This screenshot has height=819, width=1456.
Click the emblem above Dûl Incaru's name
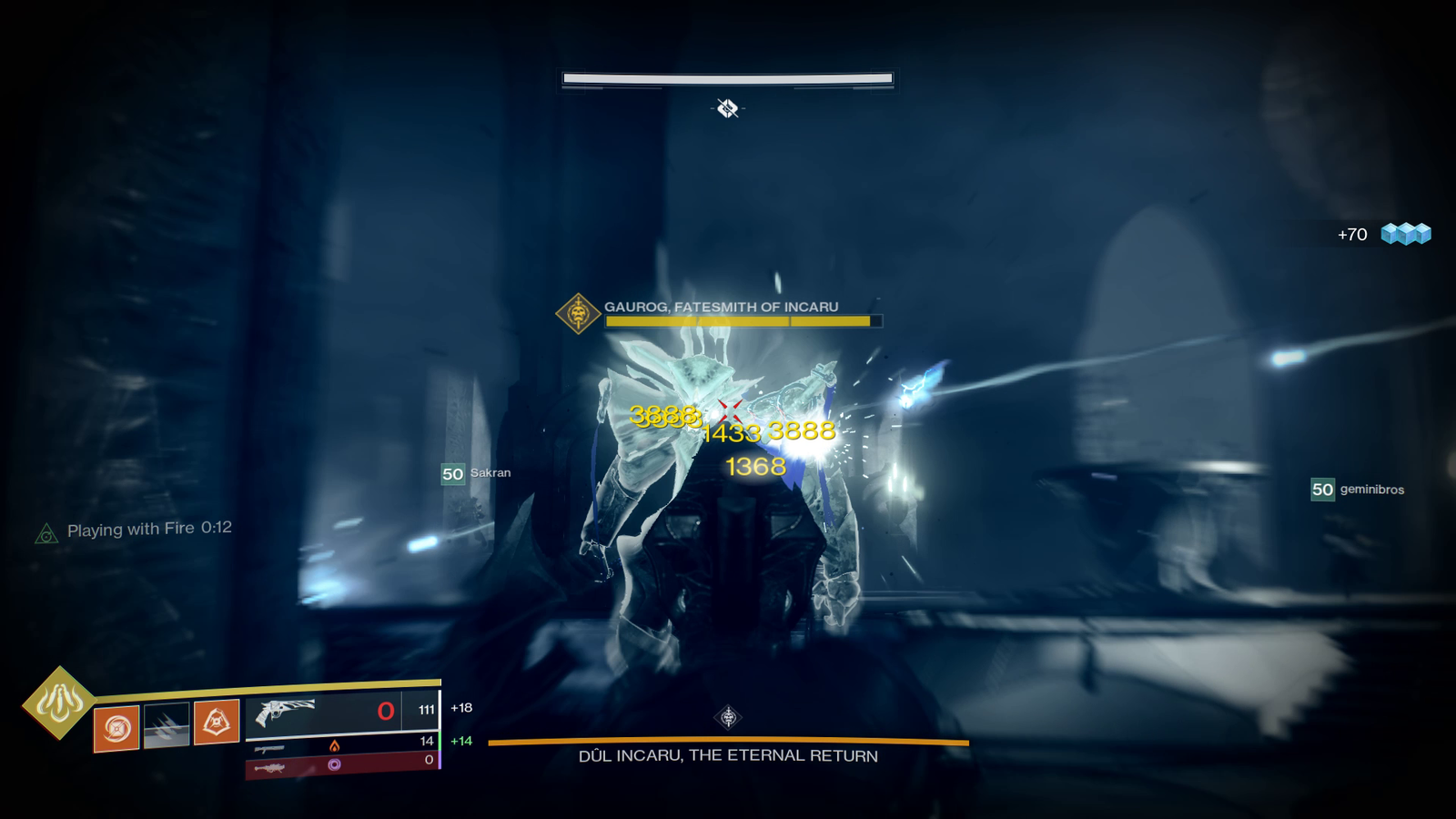pyautogui.click(x=728, y=718)
